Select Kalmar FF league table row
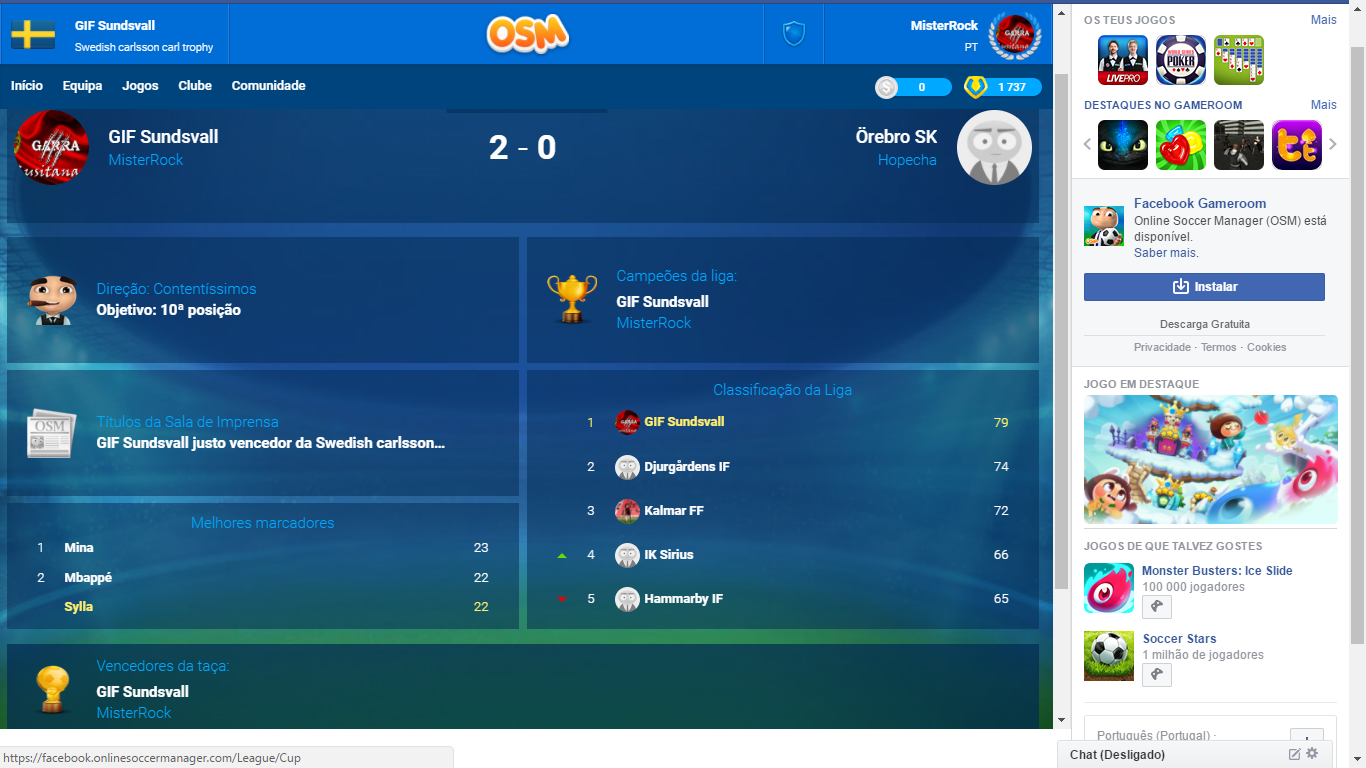The height and width of the screenshot is (768, 1366). pos(673,511)
